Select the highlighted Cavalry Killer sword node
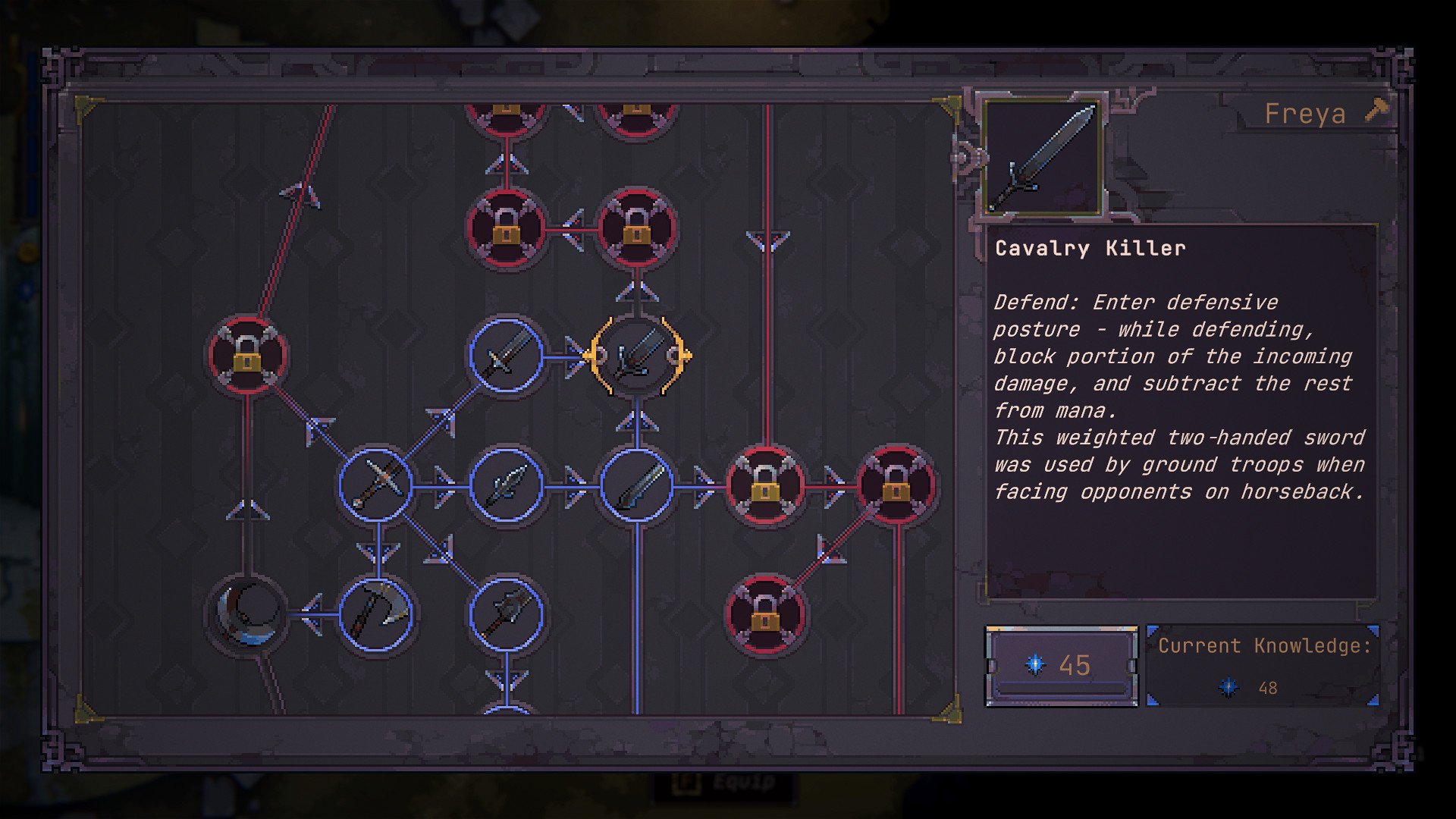 pyautogui.click(x=637, y=356)
